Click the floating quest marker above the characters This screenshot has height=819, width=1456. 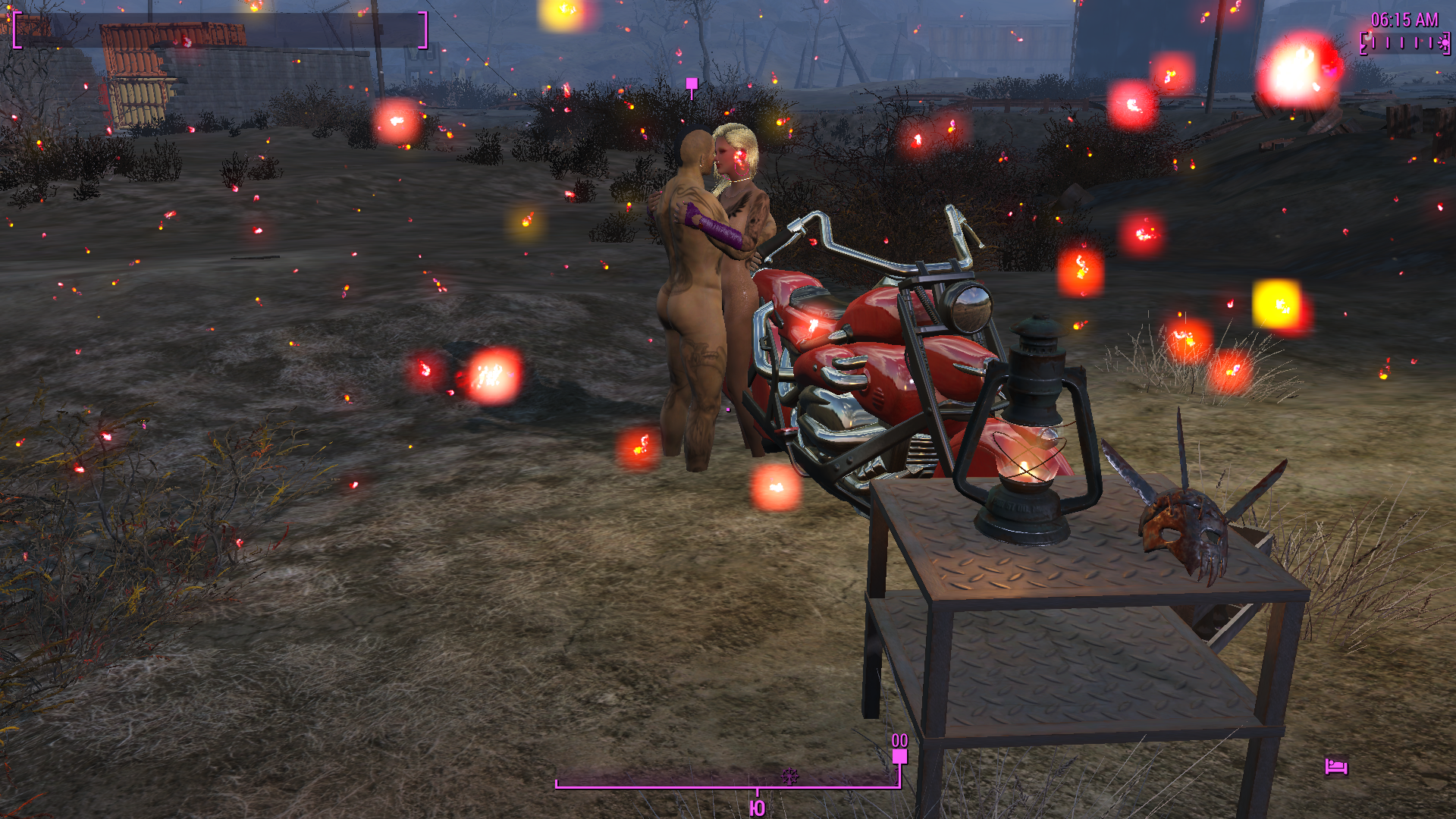click(x=692, y=84)
